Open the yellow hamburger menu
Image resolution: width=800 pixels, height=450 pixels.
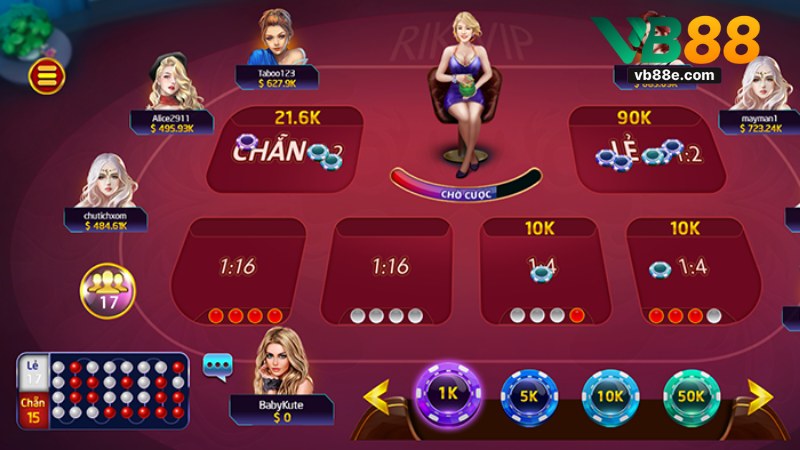pyautogui.click(x=47, y=76)
